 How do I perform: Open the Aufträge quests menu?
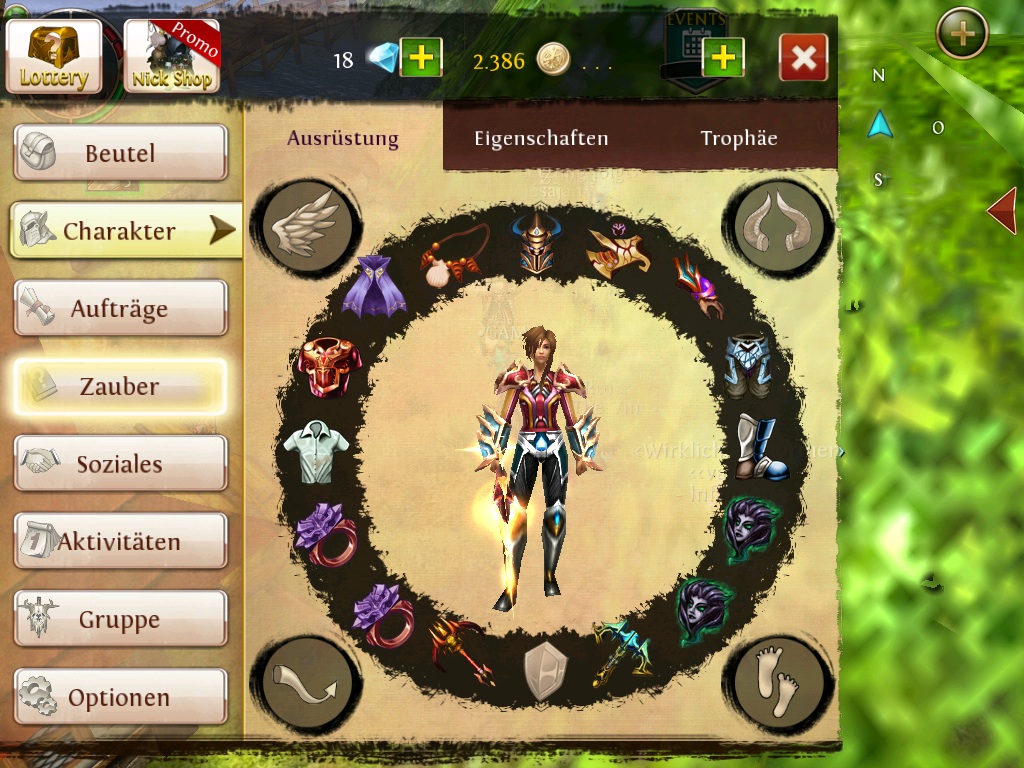click(120, 308)
